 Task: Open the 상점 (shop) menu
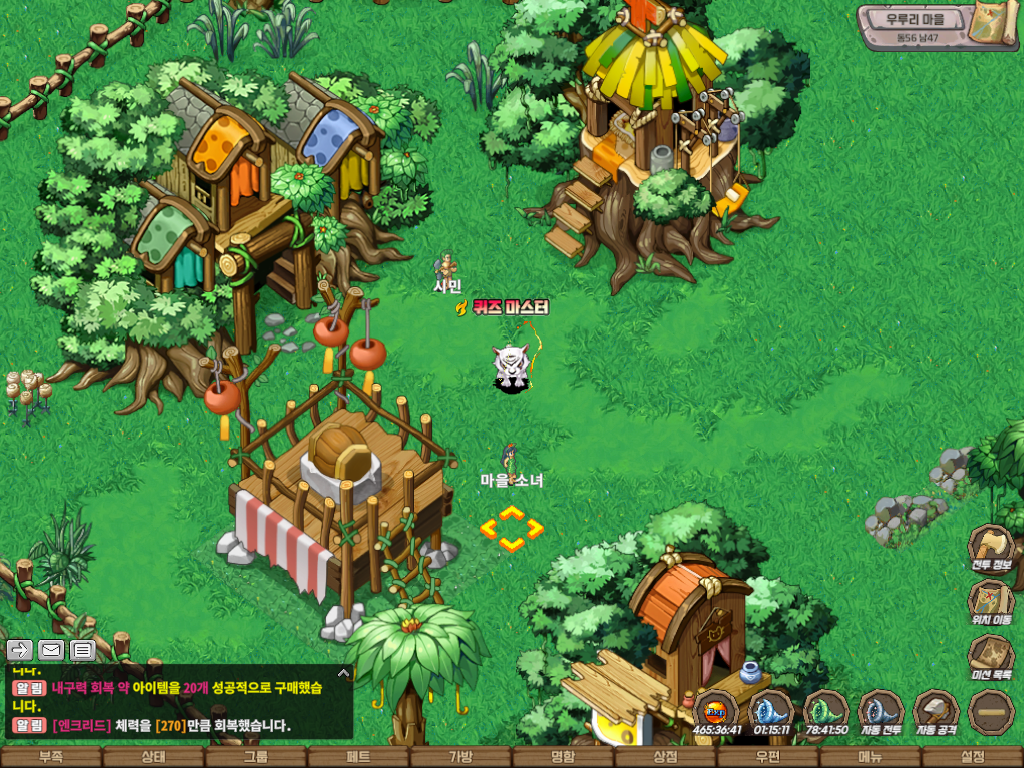(665, 757)
